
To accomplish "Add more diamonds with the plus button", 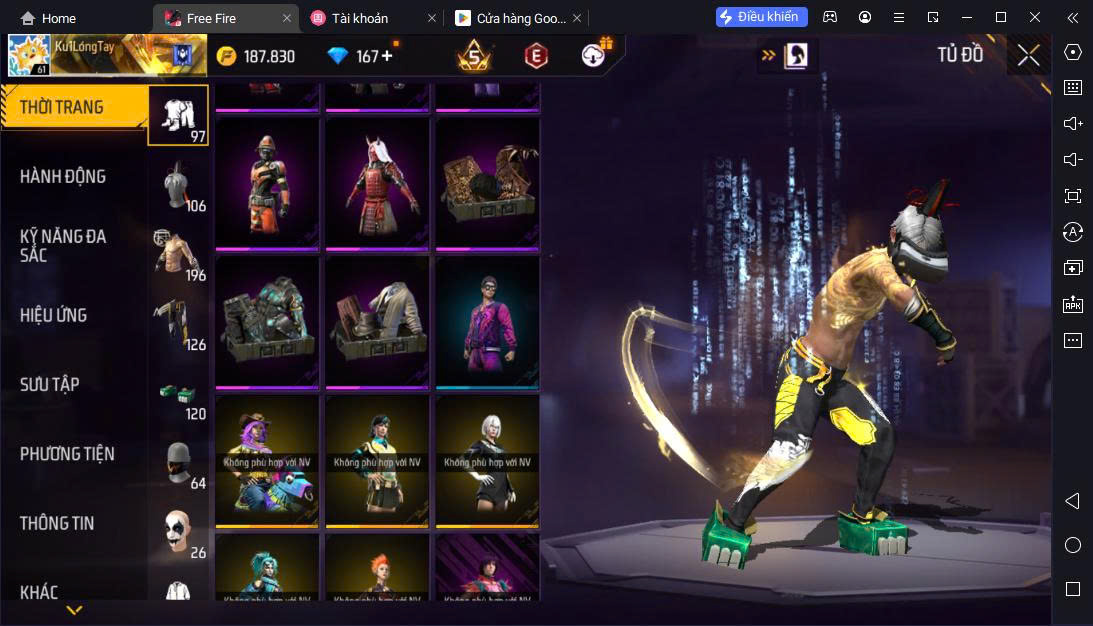I will [x=387, y=56].
